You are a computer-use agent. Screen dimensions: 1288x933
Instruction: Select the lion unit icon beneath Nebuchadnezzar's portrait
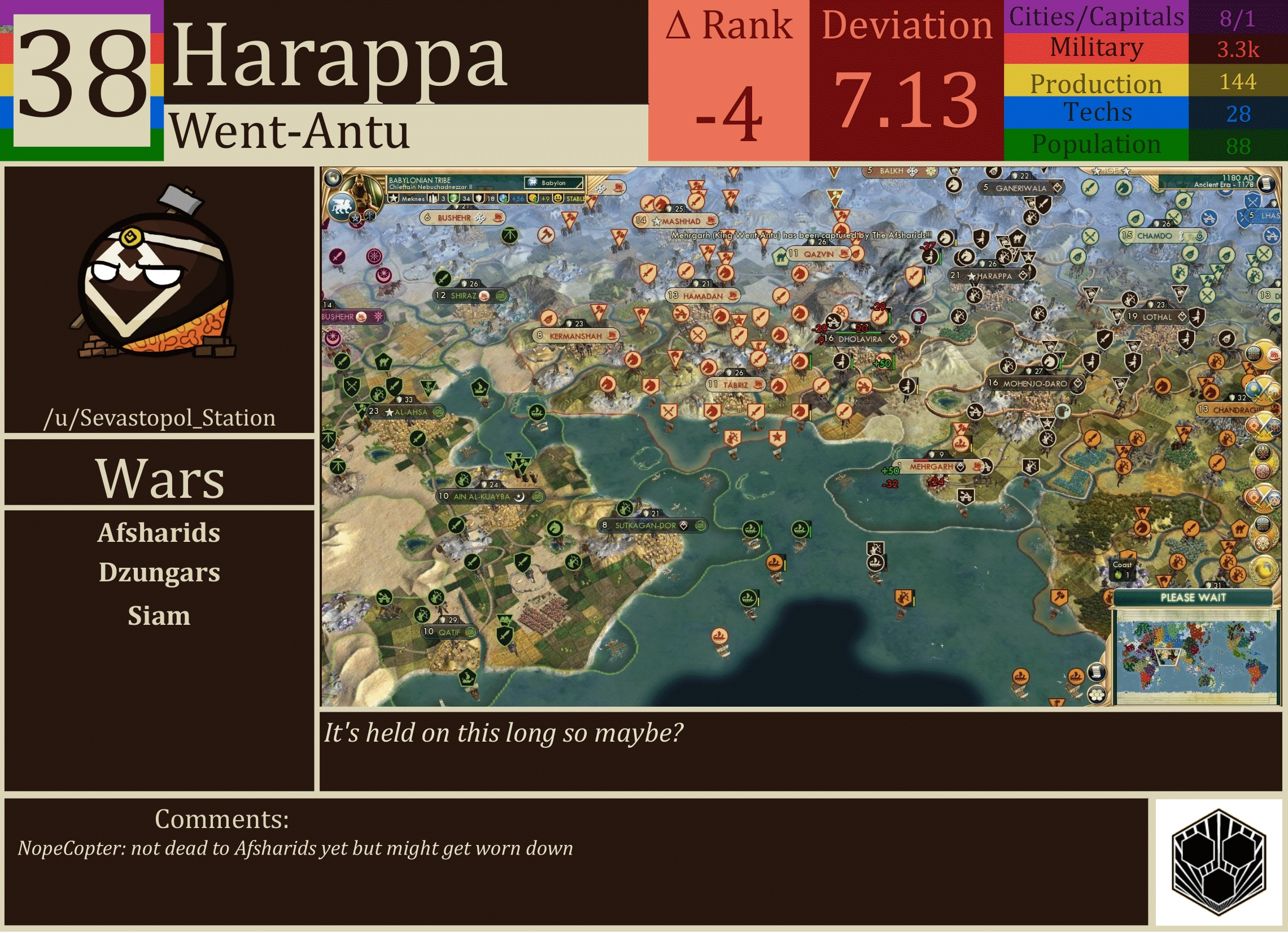point(342,206)
